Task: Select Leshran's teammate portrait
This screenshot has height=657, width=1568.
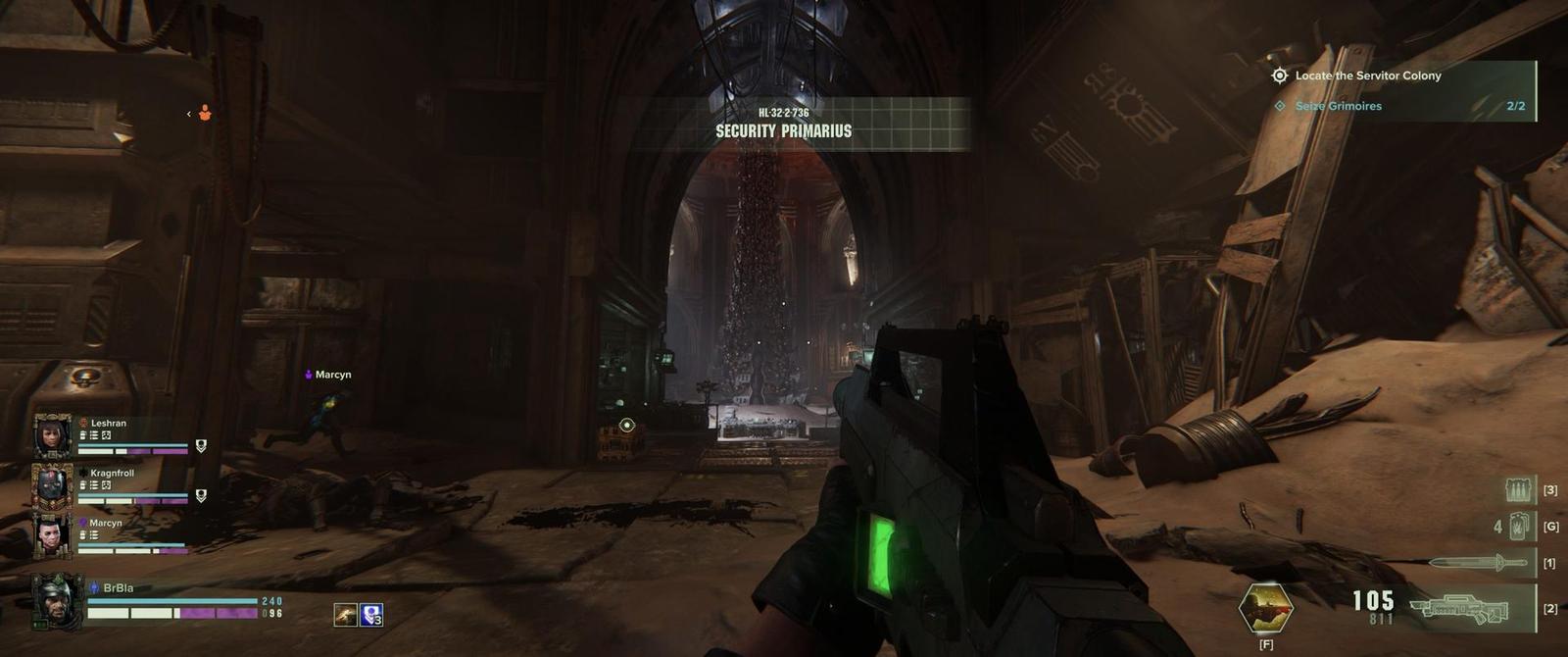Action: (52, 436)
